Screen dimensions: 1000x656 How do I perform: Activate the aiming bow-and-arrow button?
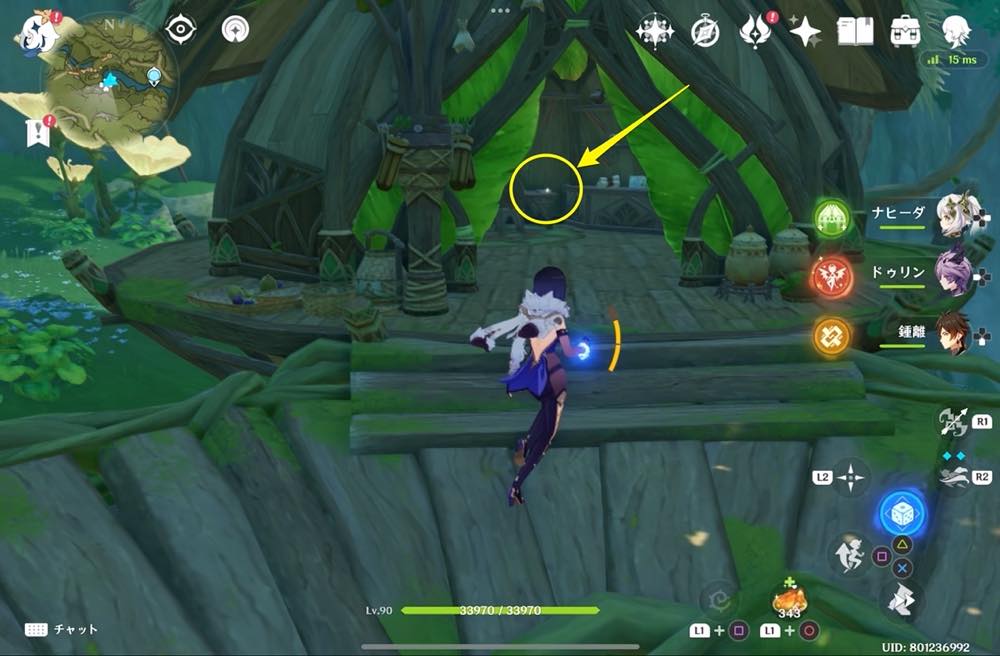coord(952,421)
